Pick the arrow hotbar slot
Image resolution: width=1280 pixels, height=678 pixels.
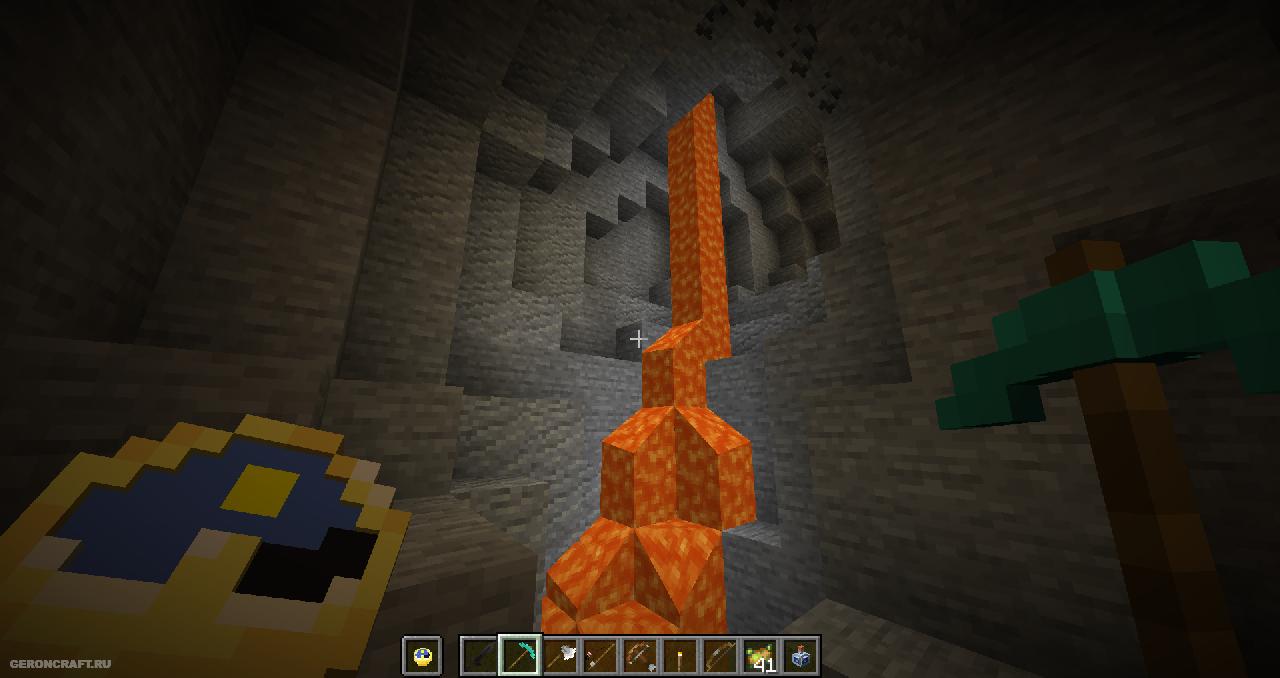[600, 656]
